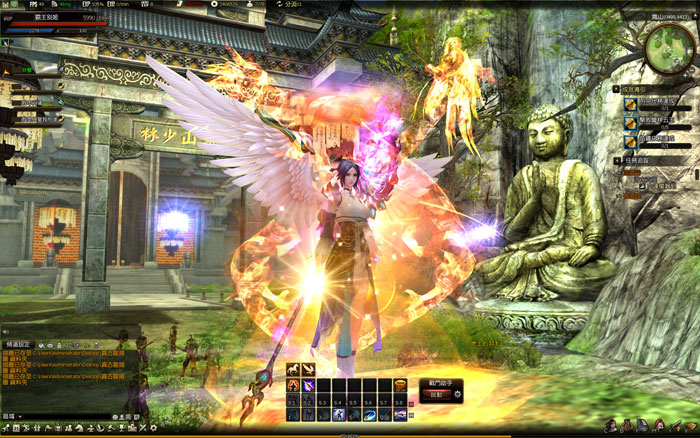The image size is (700, 438).
Task: Open the combat assistant gear settings
Action: tap(458, 395)
